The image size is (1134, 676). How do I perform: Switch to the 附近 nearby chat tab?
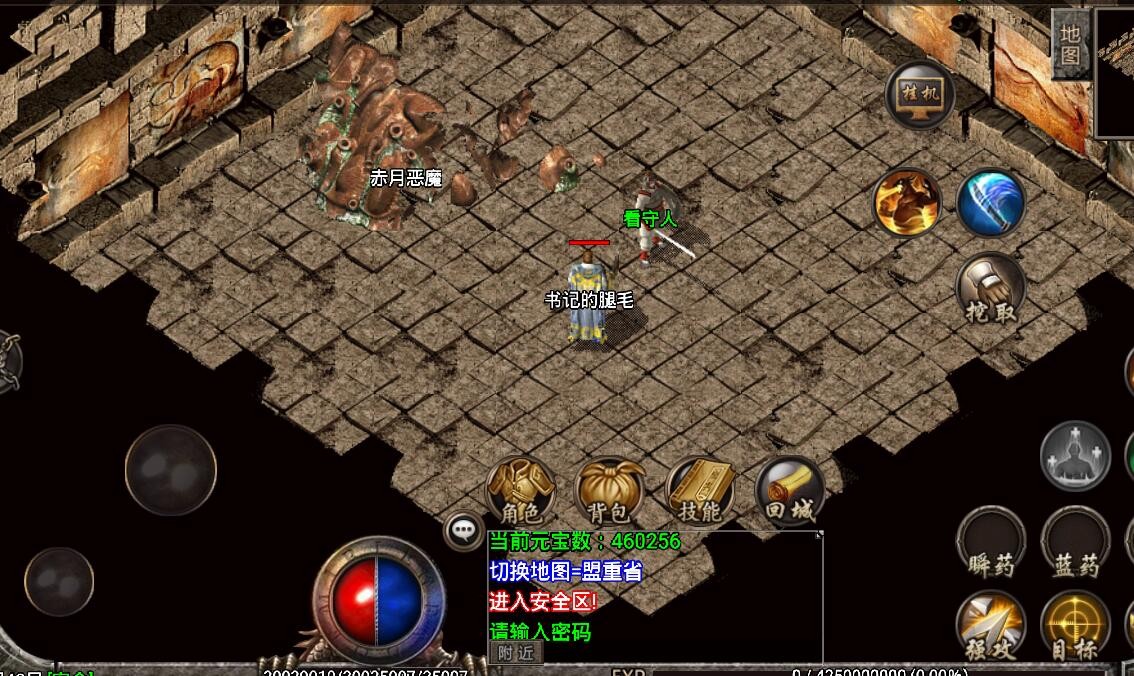(x=516, y=653)
